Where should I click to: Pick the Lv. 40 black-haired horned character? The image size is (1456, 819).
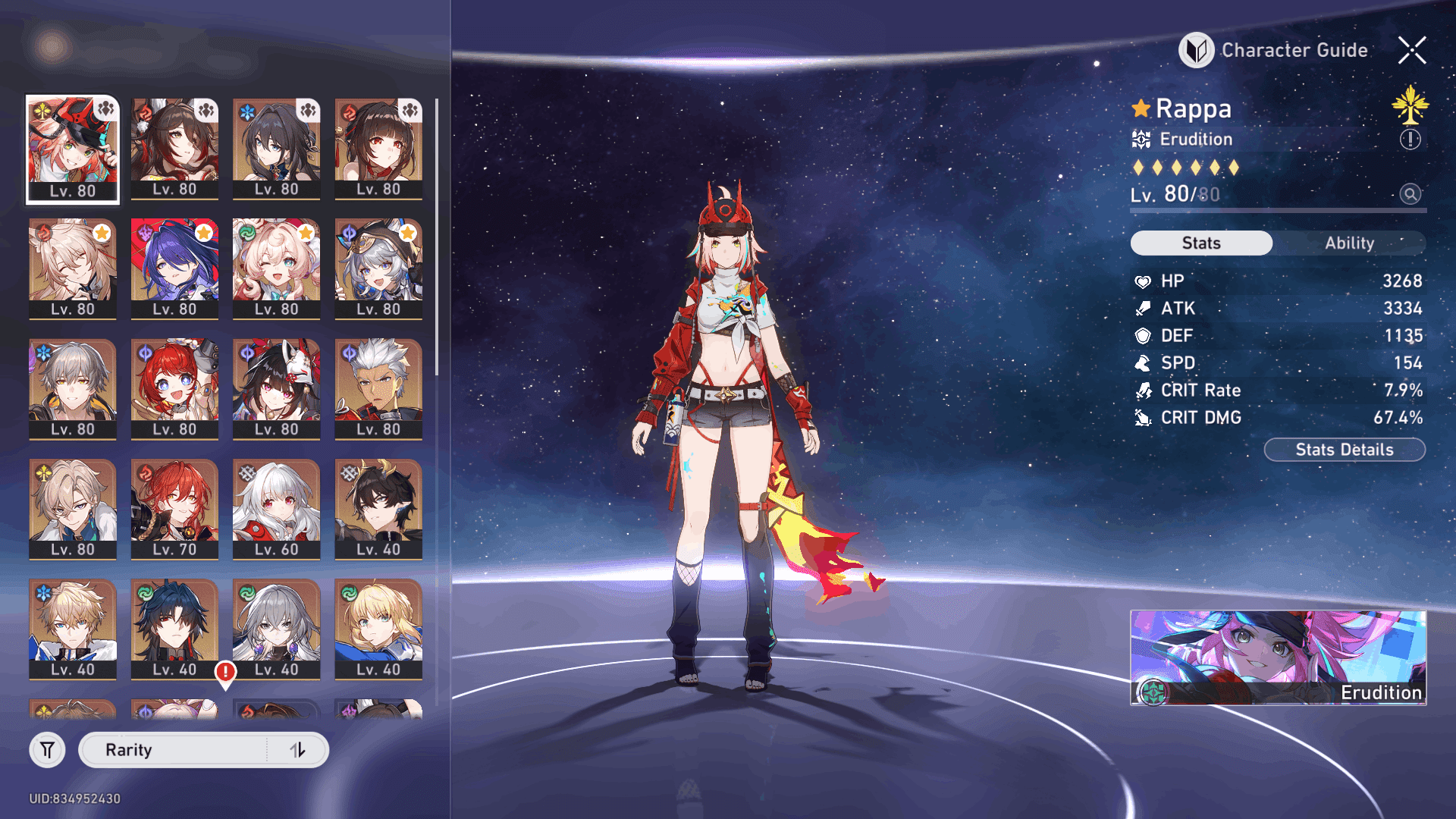[378, 509]
